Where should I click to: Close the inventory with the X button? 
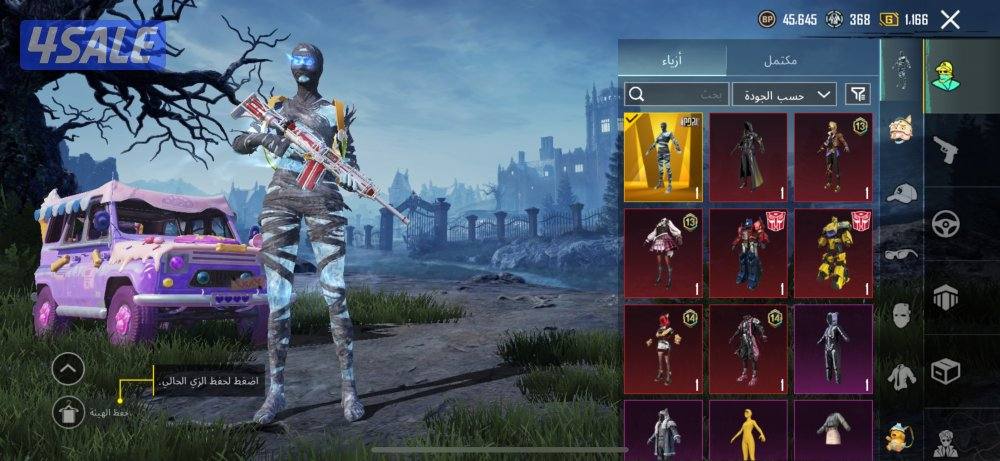pos(950,19)
